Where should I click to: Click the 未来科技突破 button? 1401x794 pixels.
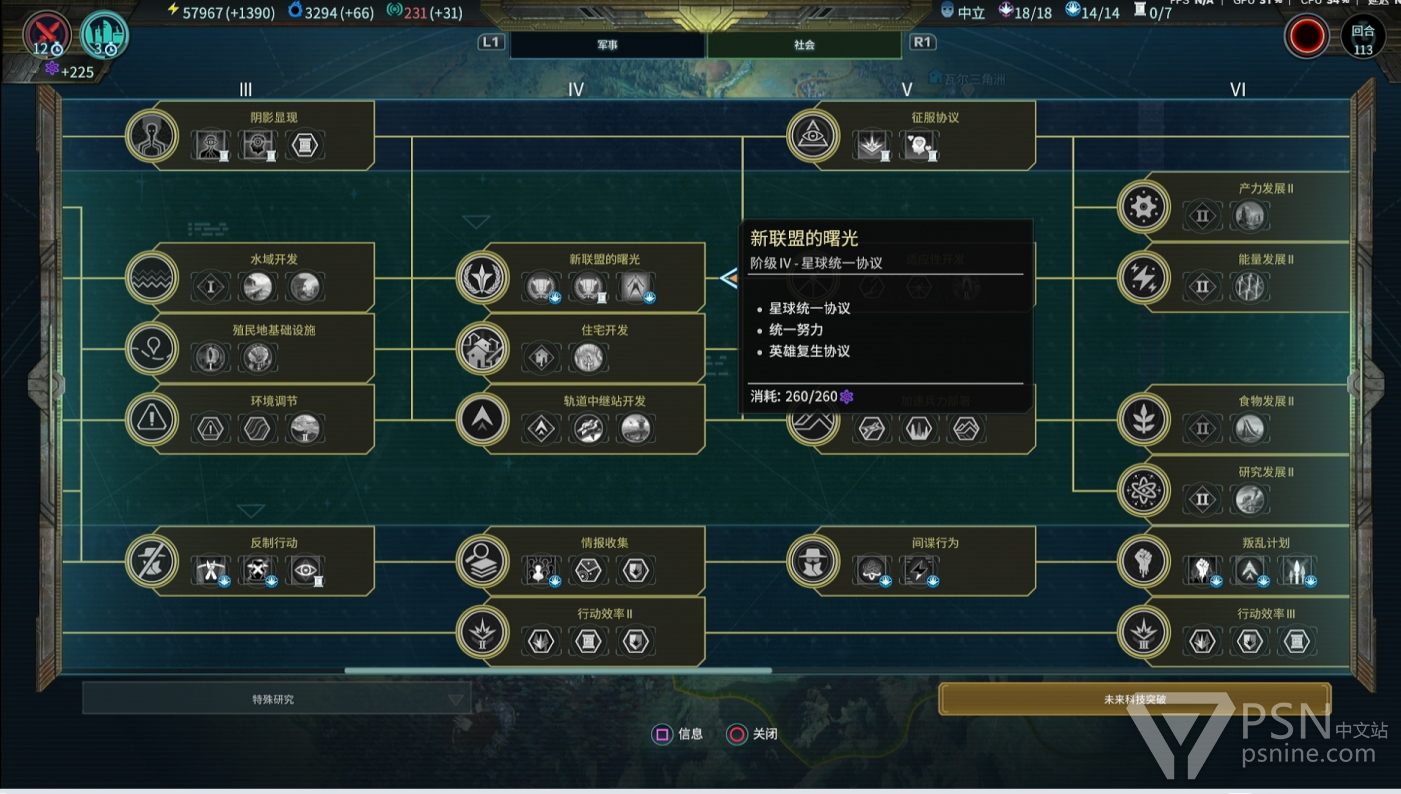1134,699
